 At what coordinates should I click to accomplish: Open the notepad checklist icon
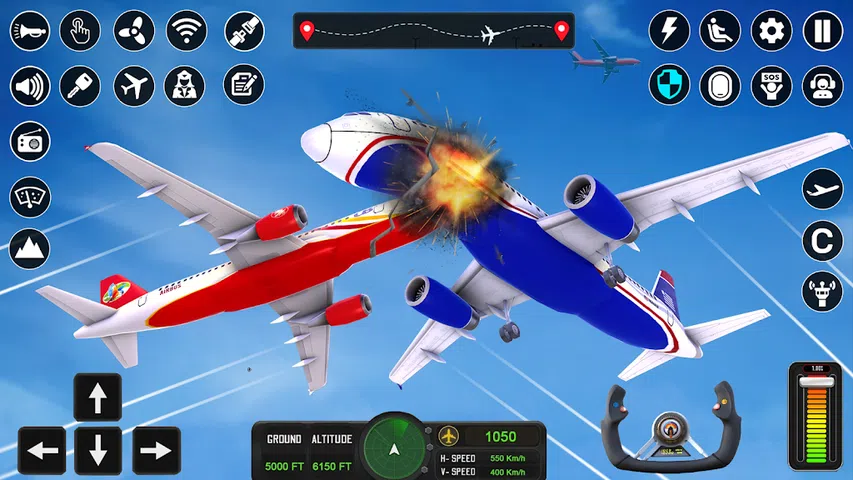click(x=243, y=86)
